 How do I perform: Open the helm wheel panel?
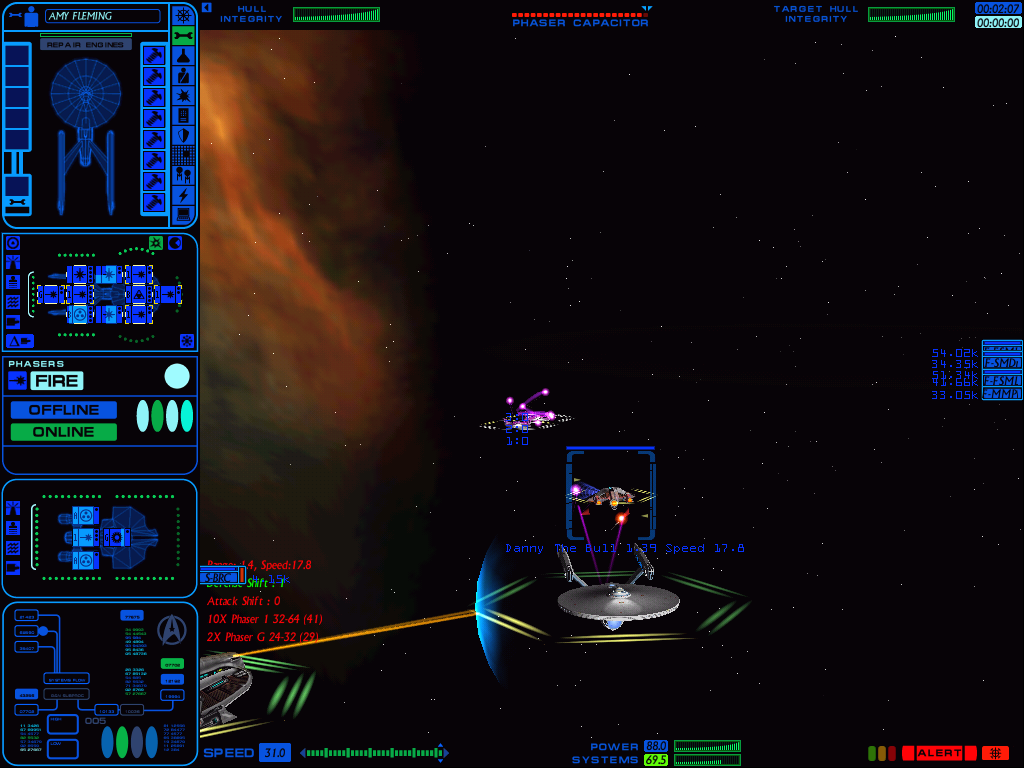pos(183,15)
